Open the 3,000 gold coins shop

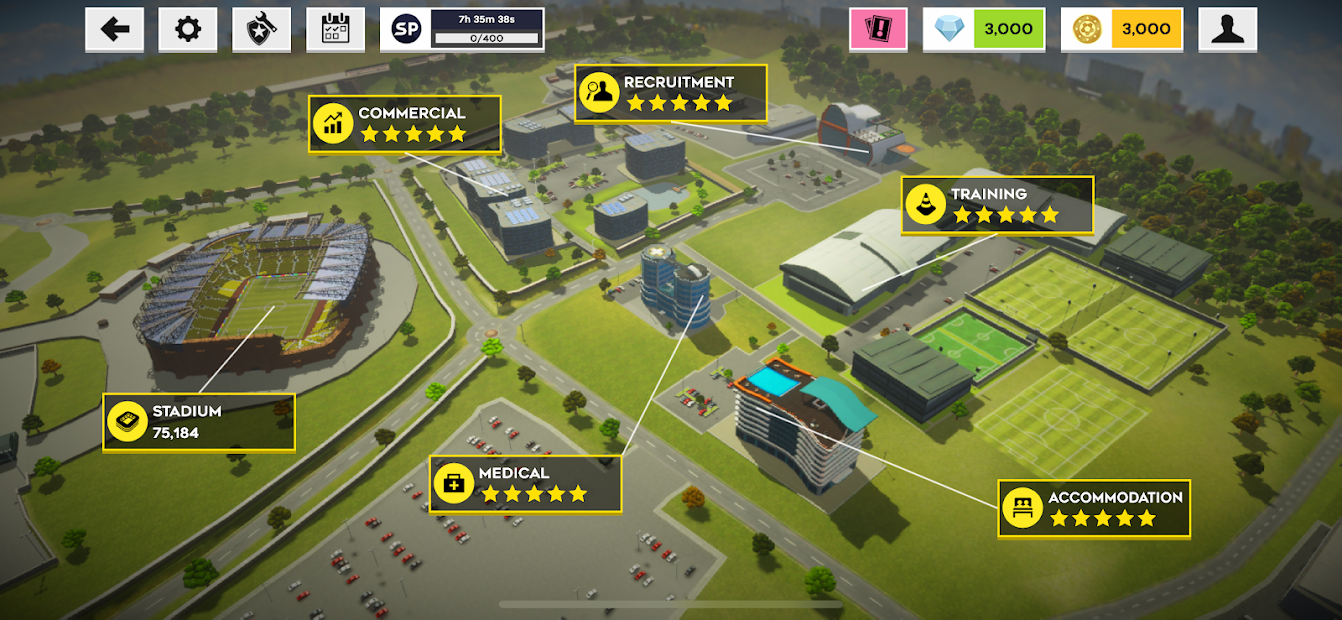click(x=1121, y=30)
